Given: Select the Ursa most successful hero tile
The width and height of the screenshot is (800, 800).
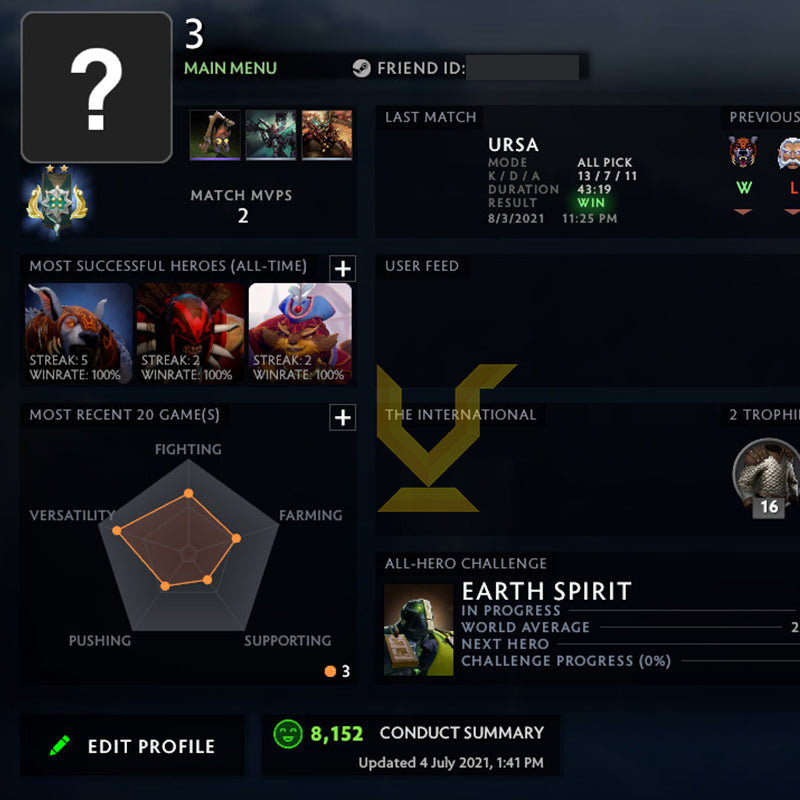Looking at the screenshot, I should (x=78, y=334).
